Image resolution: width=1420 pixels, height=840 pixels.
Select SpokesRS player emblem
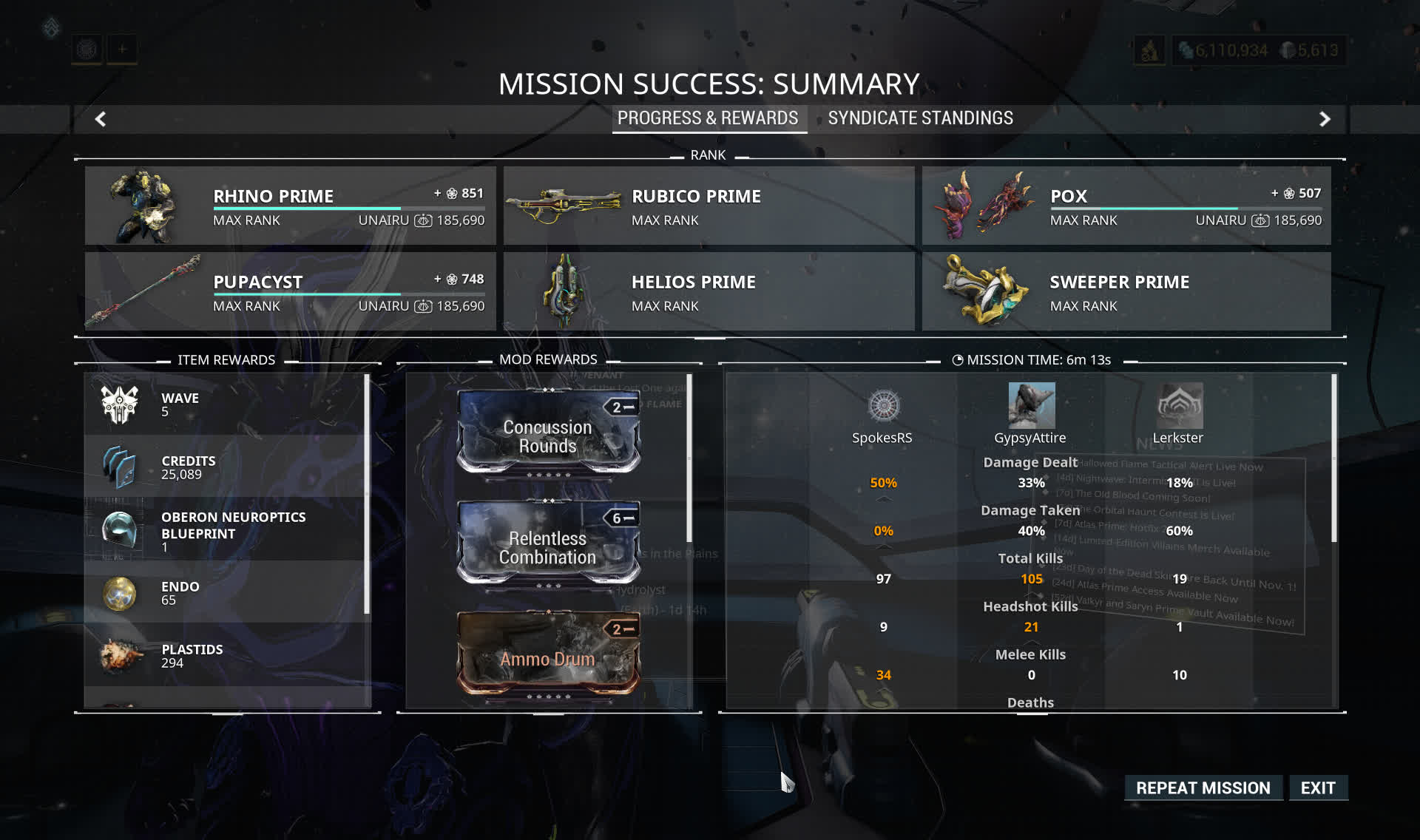pos(883,405)
